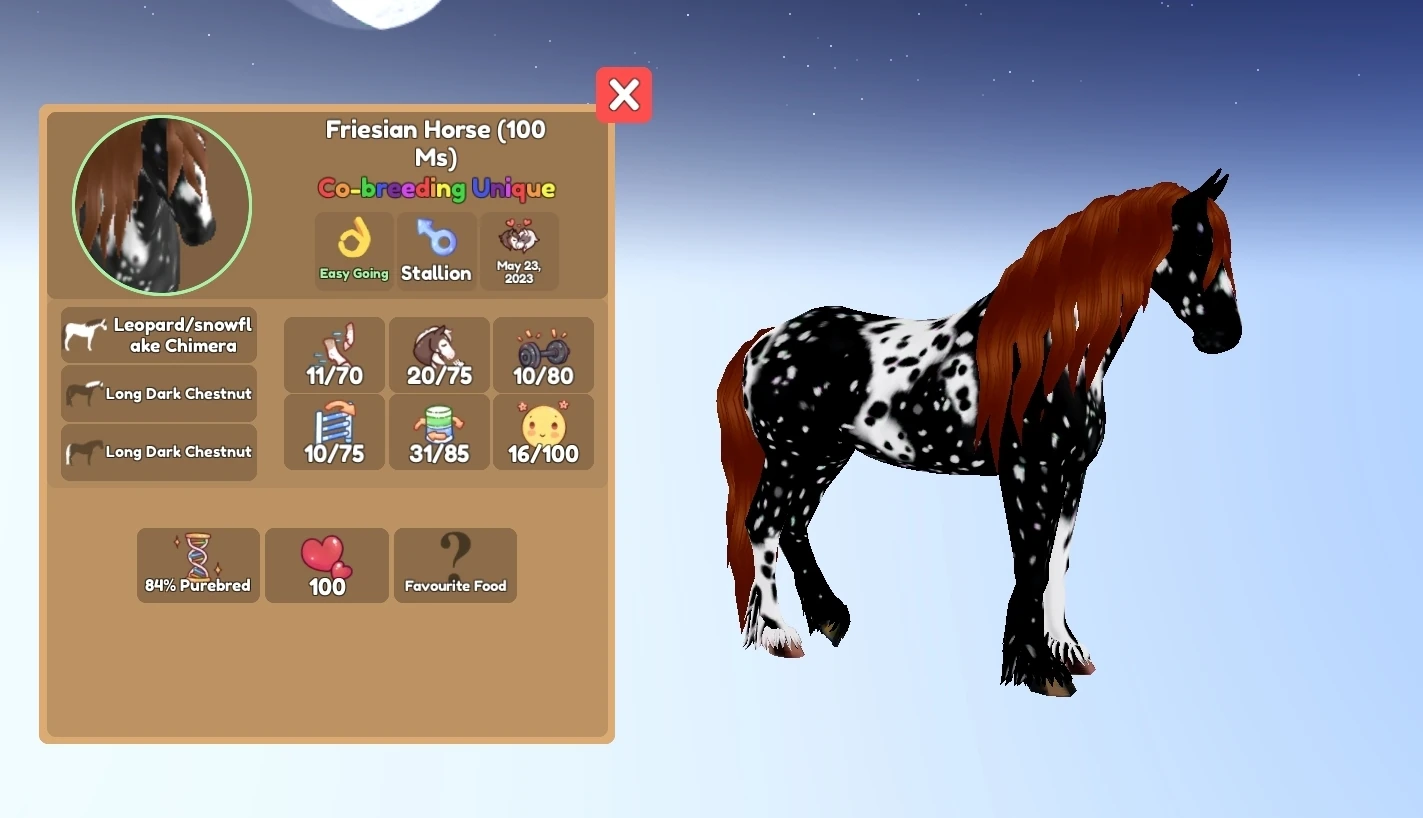The height and width of the screenshot is (818, 1423).
Task: Reveal the Favourite Food question mark
Action: [455, 565]
